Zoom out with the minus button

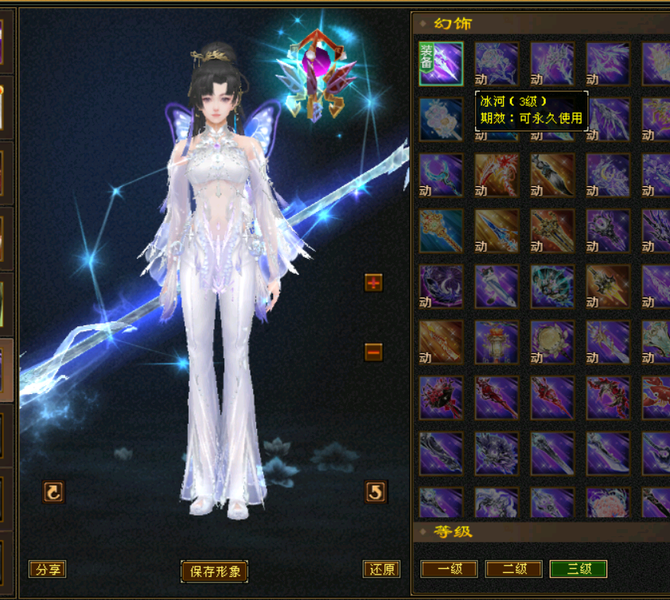374,352
